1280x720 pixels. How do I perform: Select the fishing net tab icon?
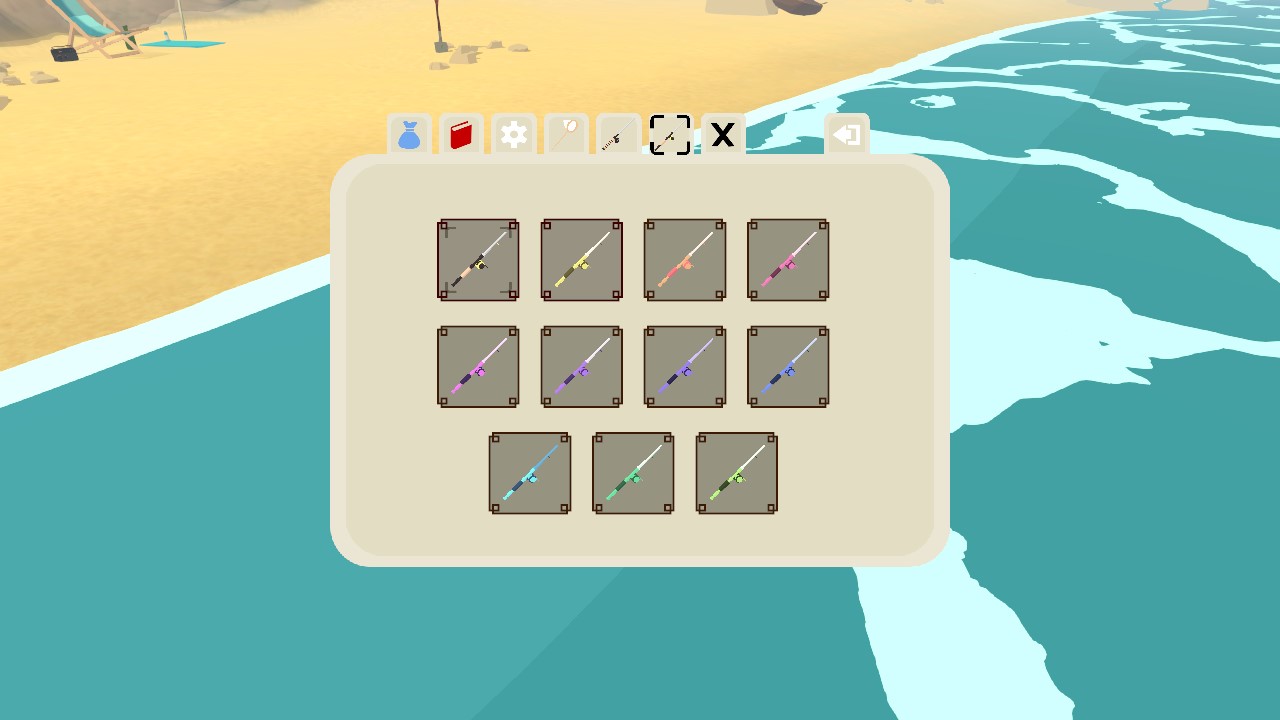click(x=565, y=135)
